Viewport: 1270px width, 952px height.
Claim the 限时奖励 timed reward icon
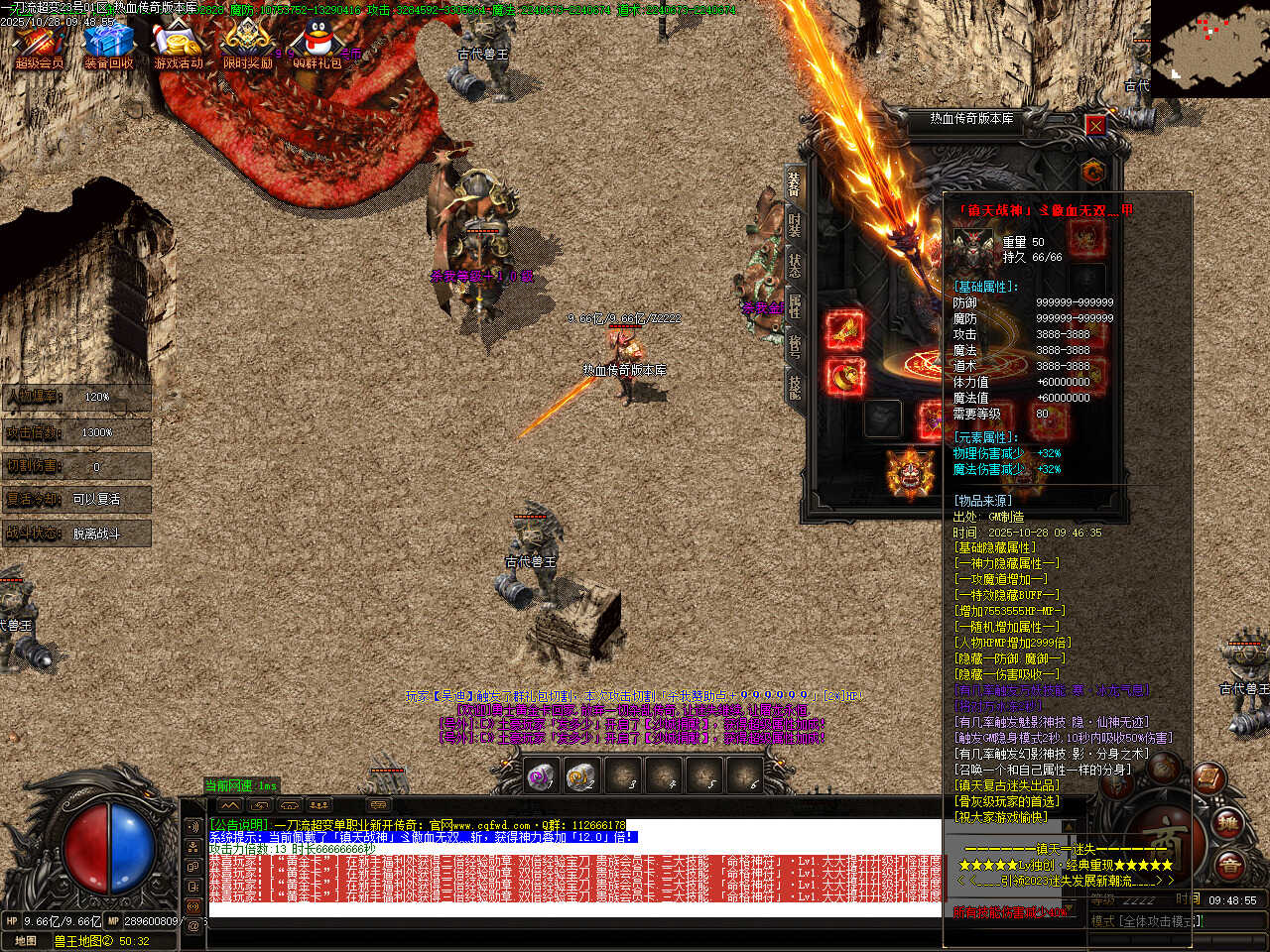click(247, 45)
